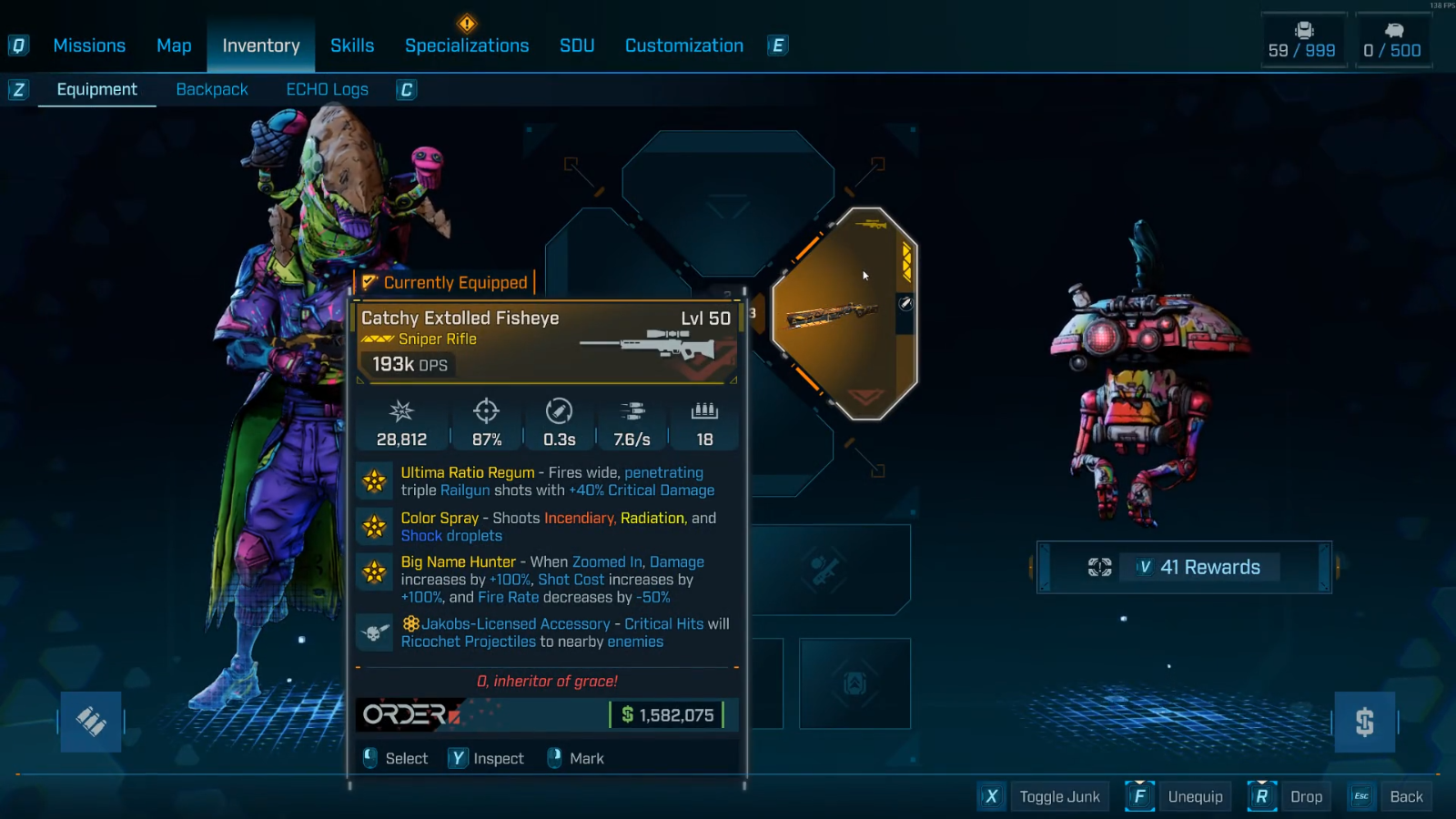Screen dimensions: 1456x819
Task: Click the ammo icon button at bottom left
Action: pos(91,722)
